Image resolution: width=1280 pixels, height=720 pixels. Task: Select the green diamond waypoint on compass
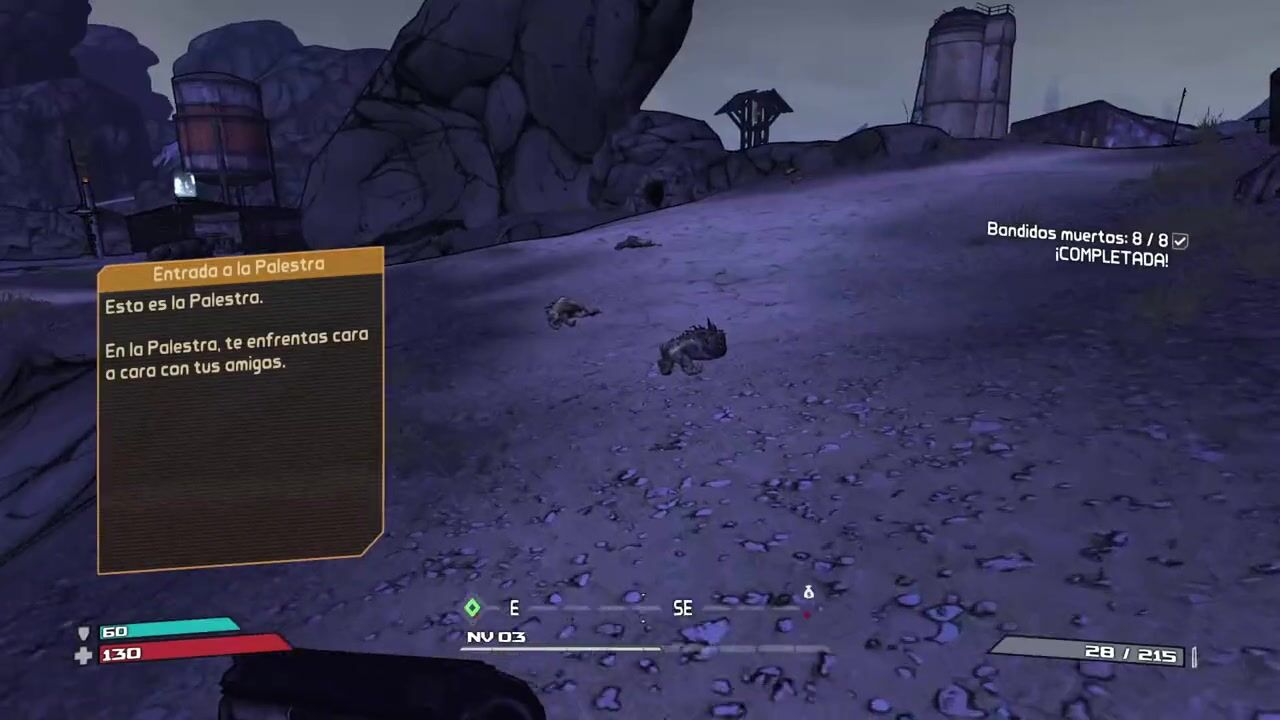point(472,607)
